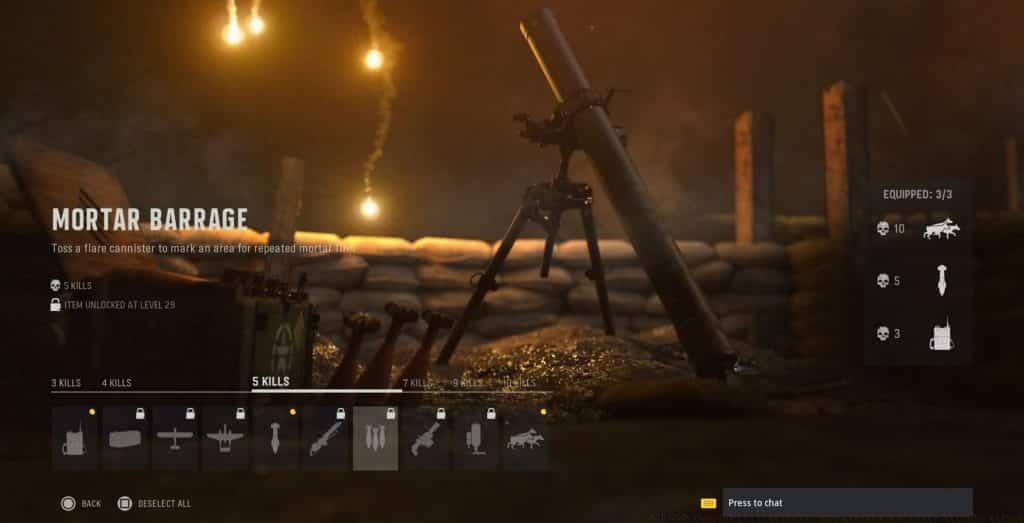Select the glide bomb tile in the killstreak row
This screenshot has width=1024, height=523.
pos(275,438)
